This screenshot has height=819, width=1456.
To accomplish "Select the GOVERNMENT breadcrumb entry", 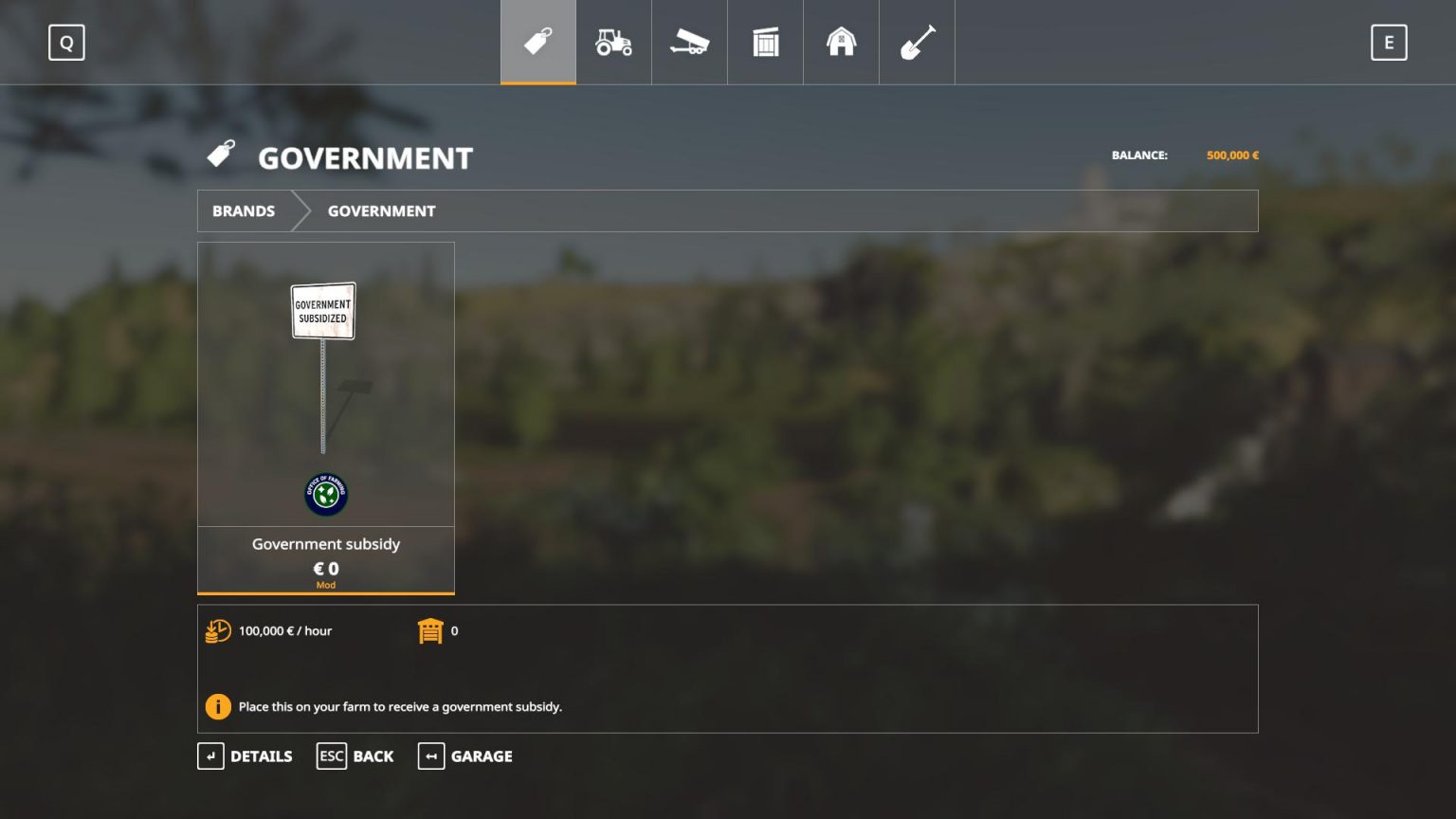I will [381, 210].
